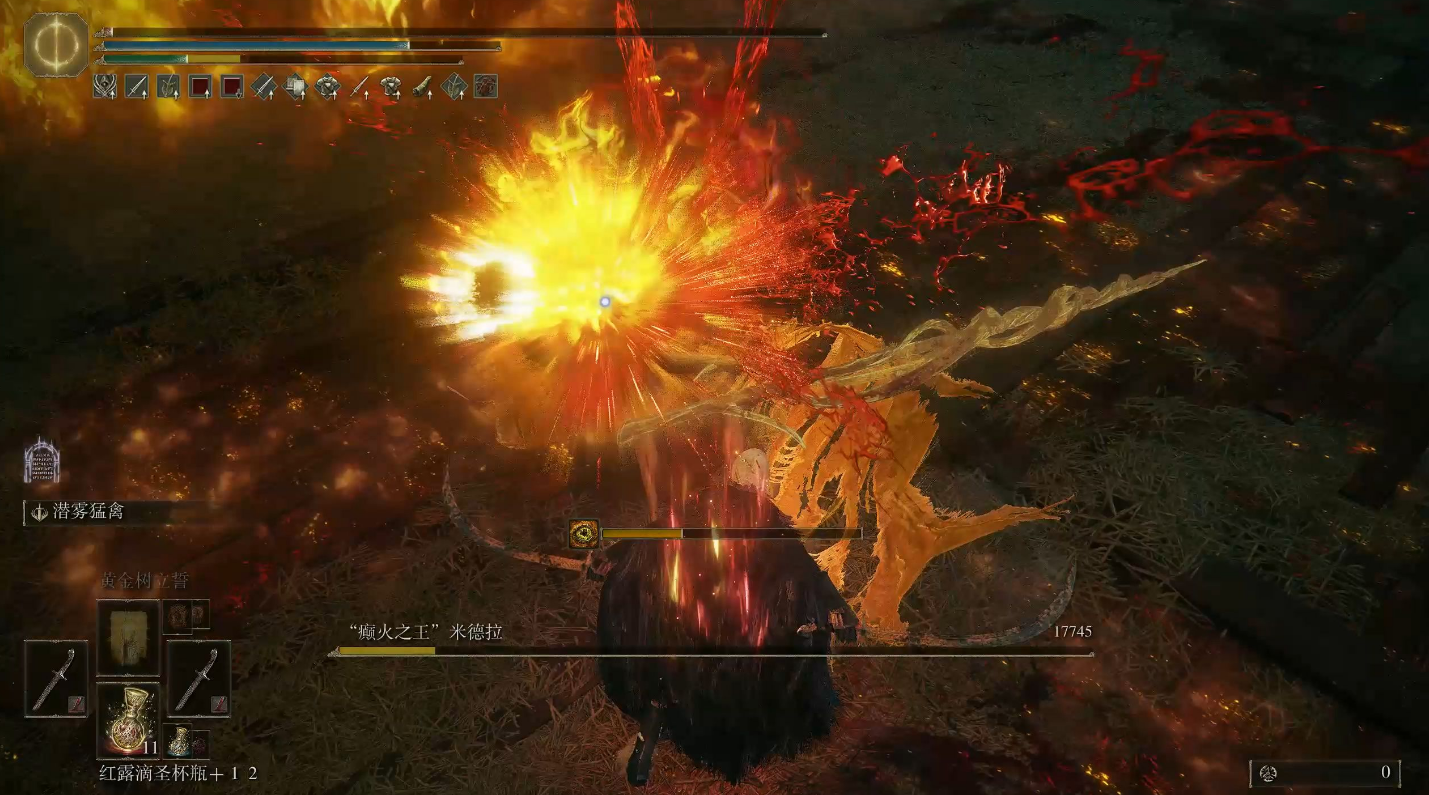
Task: Choose the right-hand armament slot
Action: pos(199,679)
